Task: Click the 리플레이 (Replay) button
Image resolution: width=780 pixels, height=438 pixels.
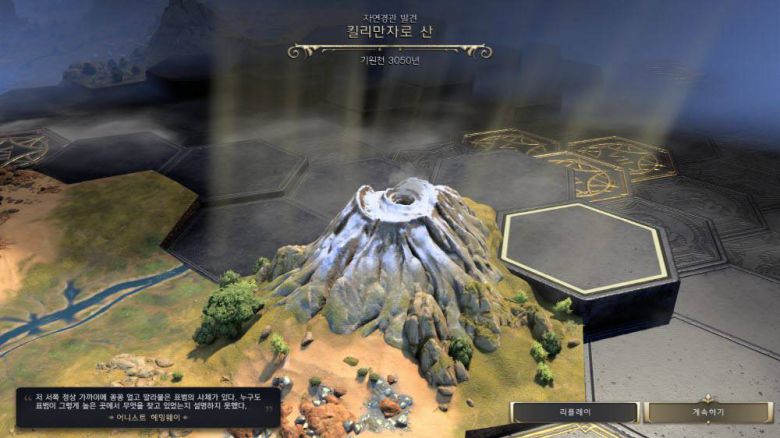Action: click(574, 412)
